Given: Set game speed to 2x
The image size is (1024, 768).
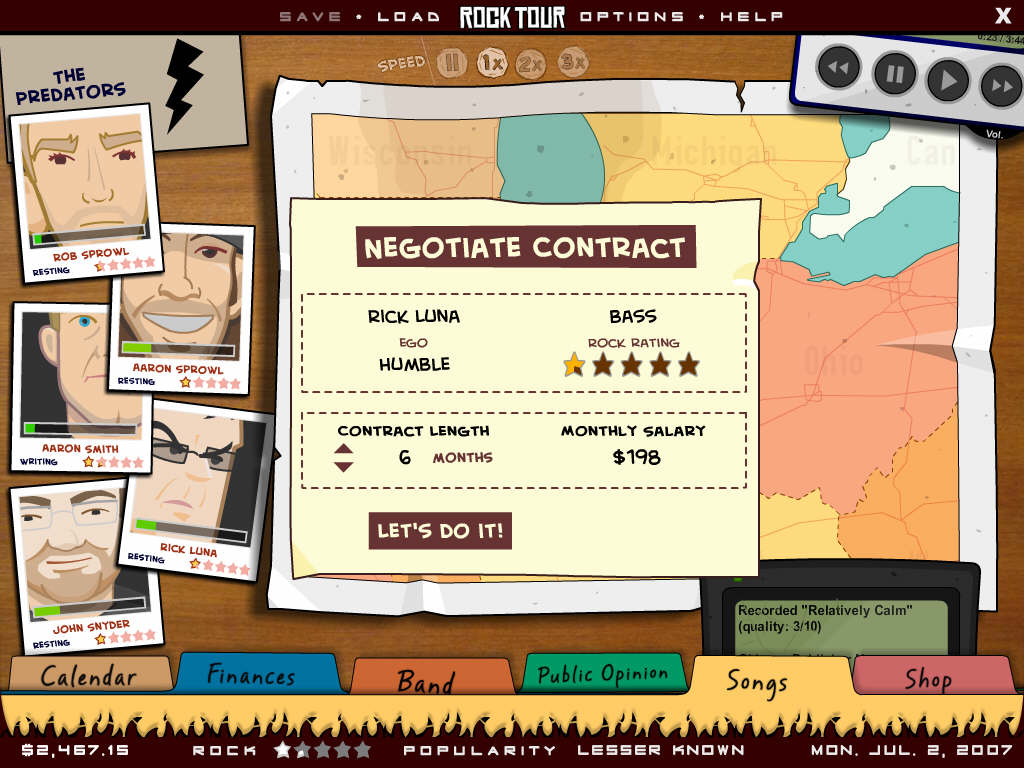Looking at the screenshot, I should pos(531,64).
